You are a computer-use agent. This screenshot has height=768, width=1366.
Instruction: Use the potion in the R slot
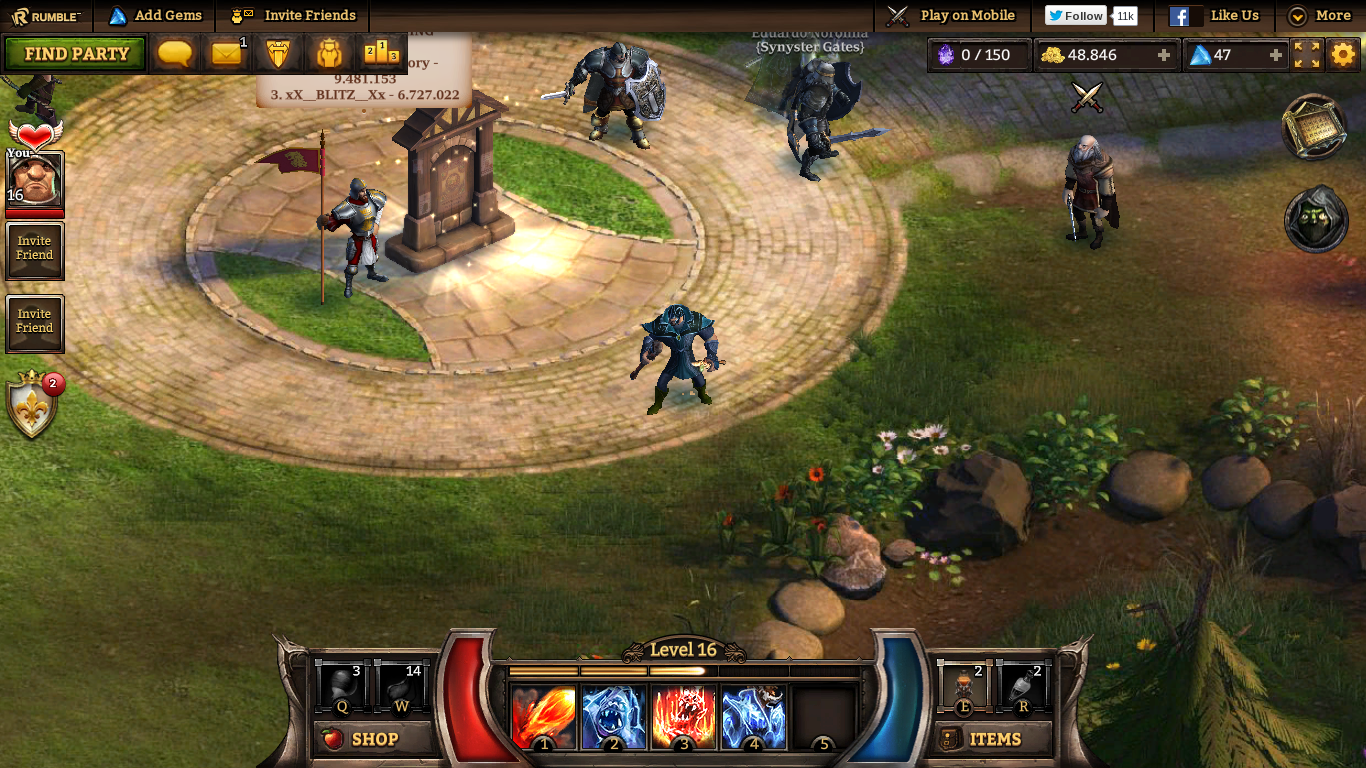(1024, 688)
